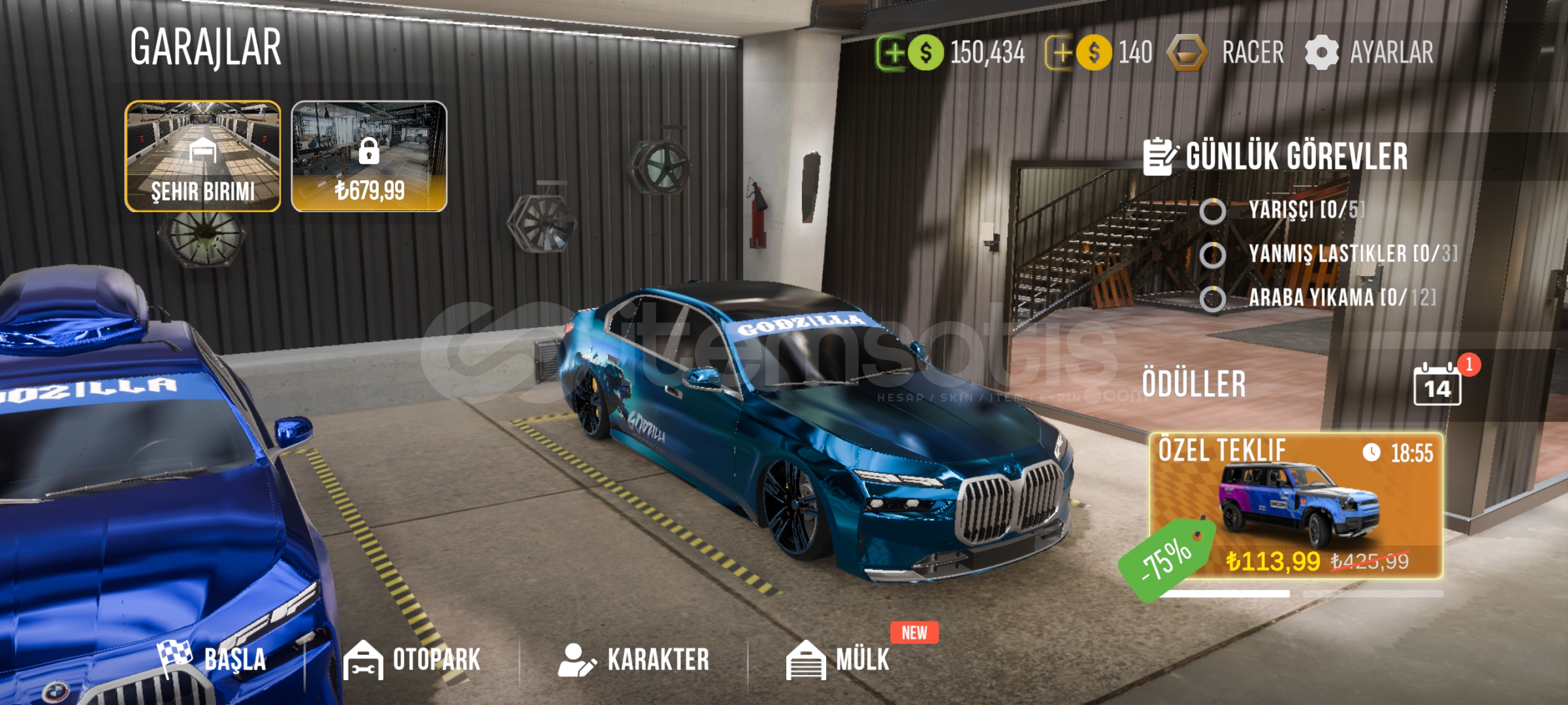Start the game with Başla
Viewport: 1568px width, 705px height.
[213, 659]
